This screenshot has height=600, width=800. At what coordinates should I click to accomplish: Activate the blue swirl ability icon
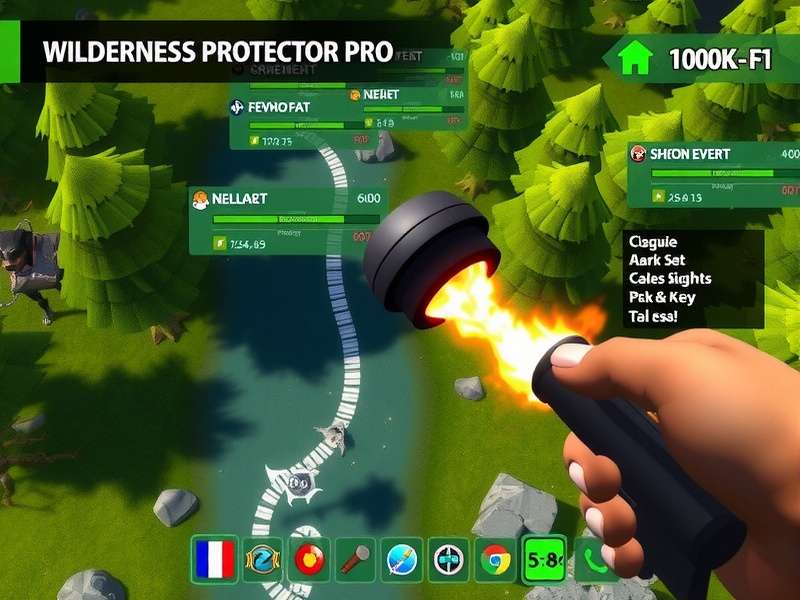point(260,559)
